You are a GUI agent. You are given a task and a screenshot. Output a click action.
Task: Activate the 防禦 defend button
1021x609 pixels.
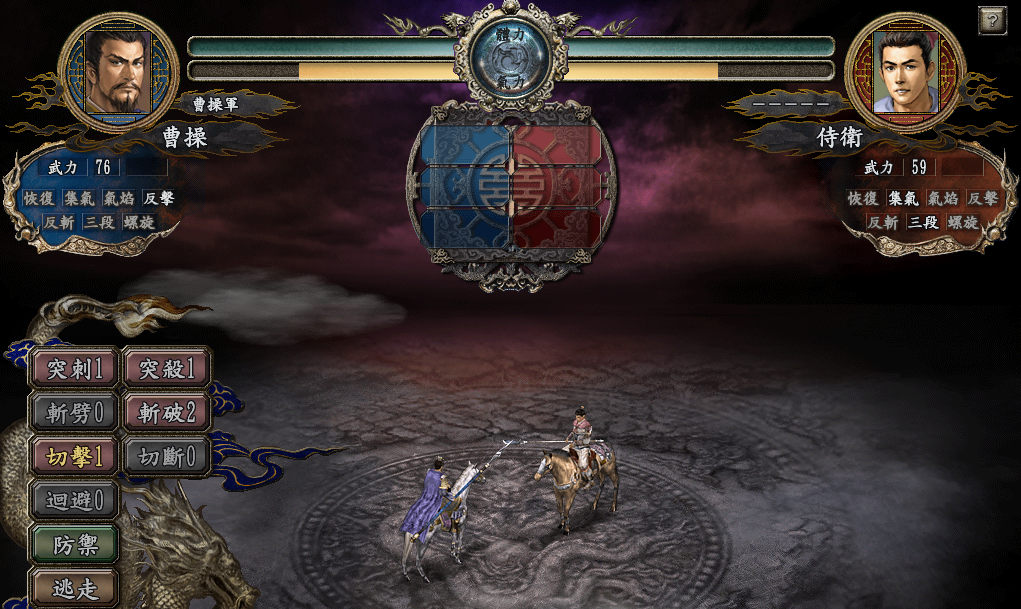point(75,544)
